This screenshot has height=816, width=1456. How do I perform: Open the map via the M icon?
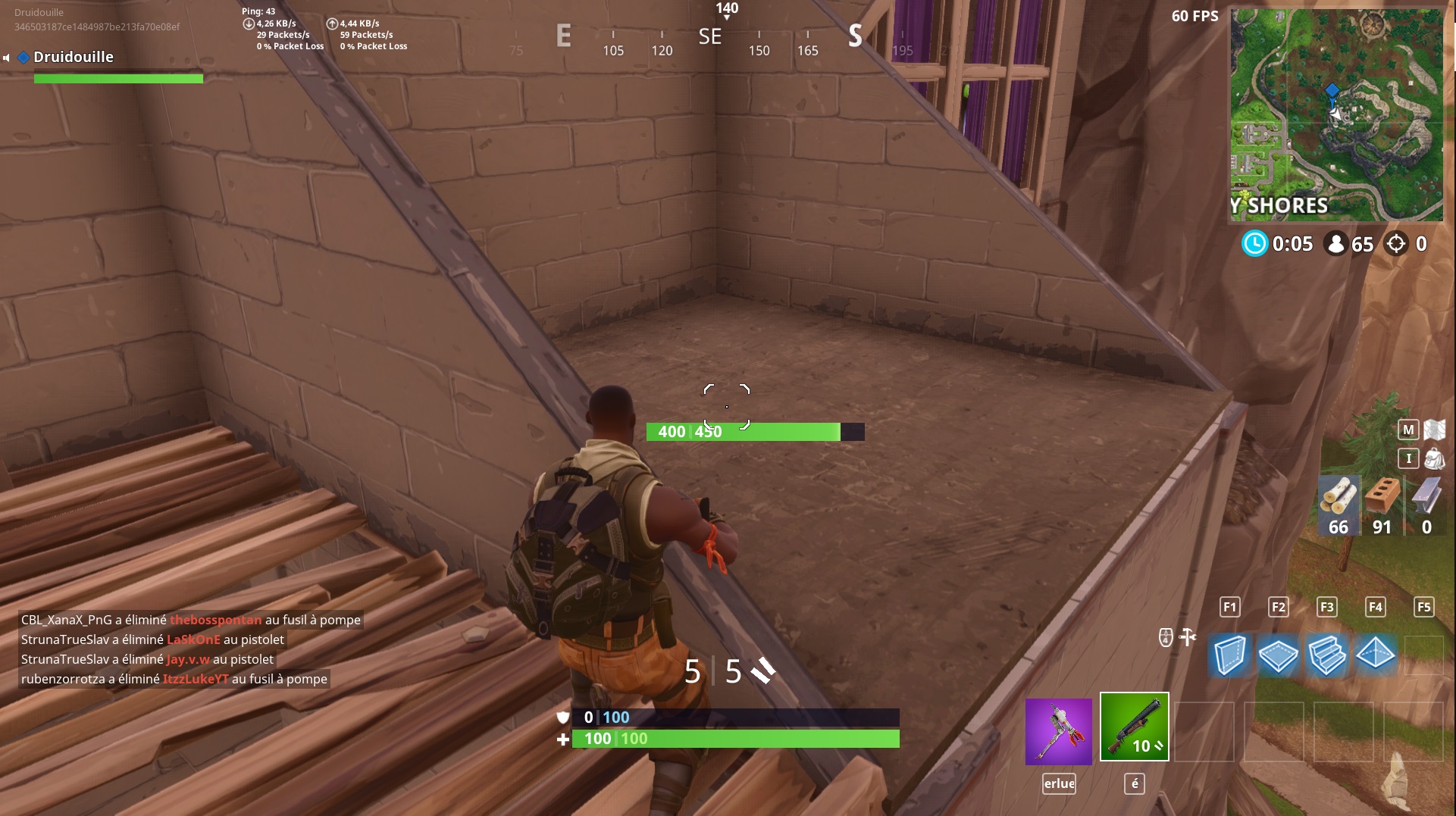pyautogui.click(x=1408, y=429)
